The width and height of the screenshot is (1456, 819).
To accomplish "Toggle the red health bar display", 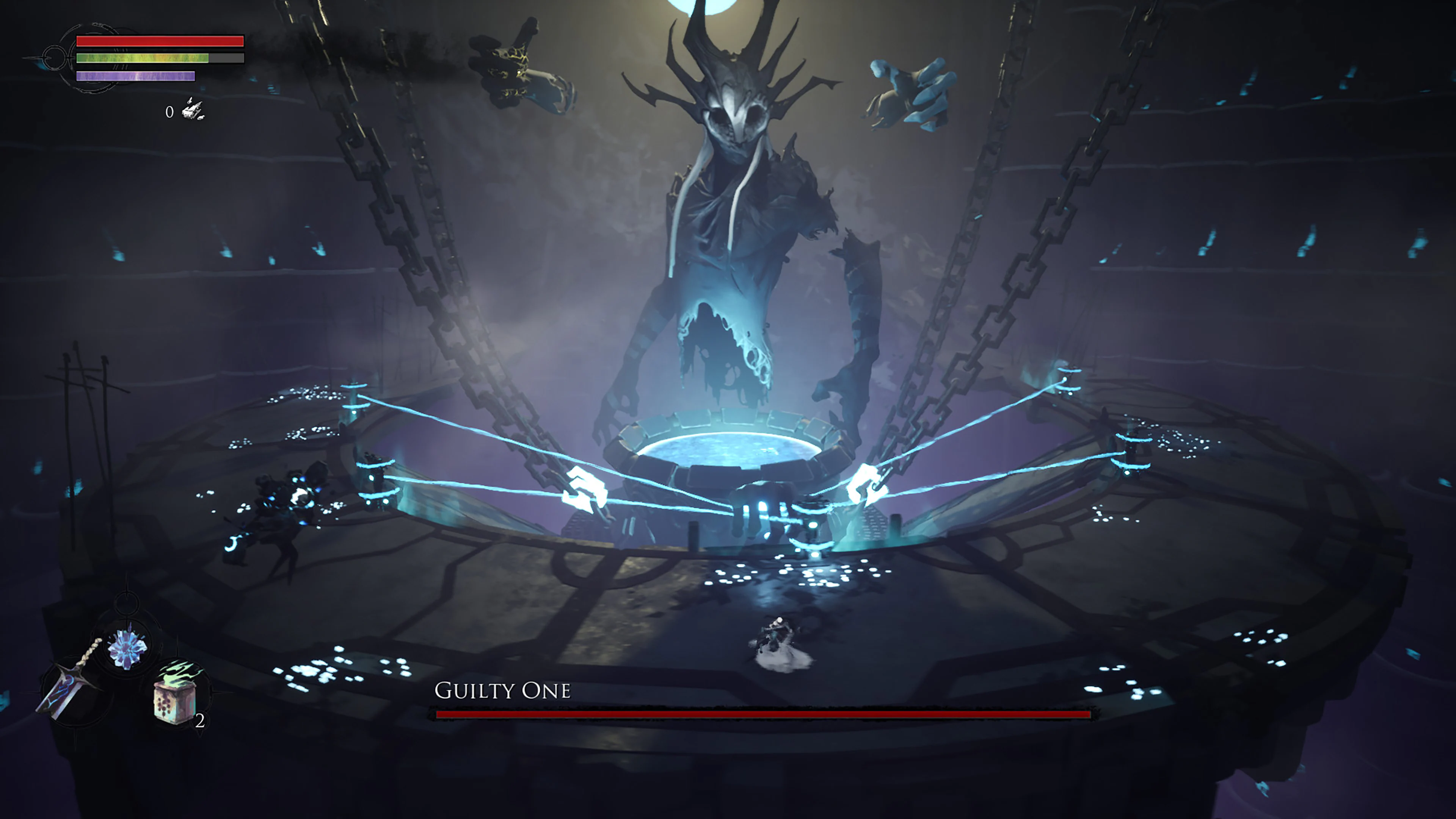I will point(160,41).
